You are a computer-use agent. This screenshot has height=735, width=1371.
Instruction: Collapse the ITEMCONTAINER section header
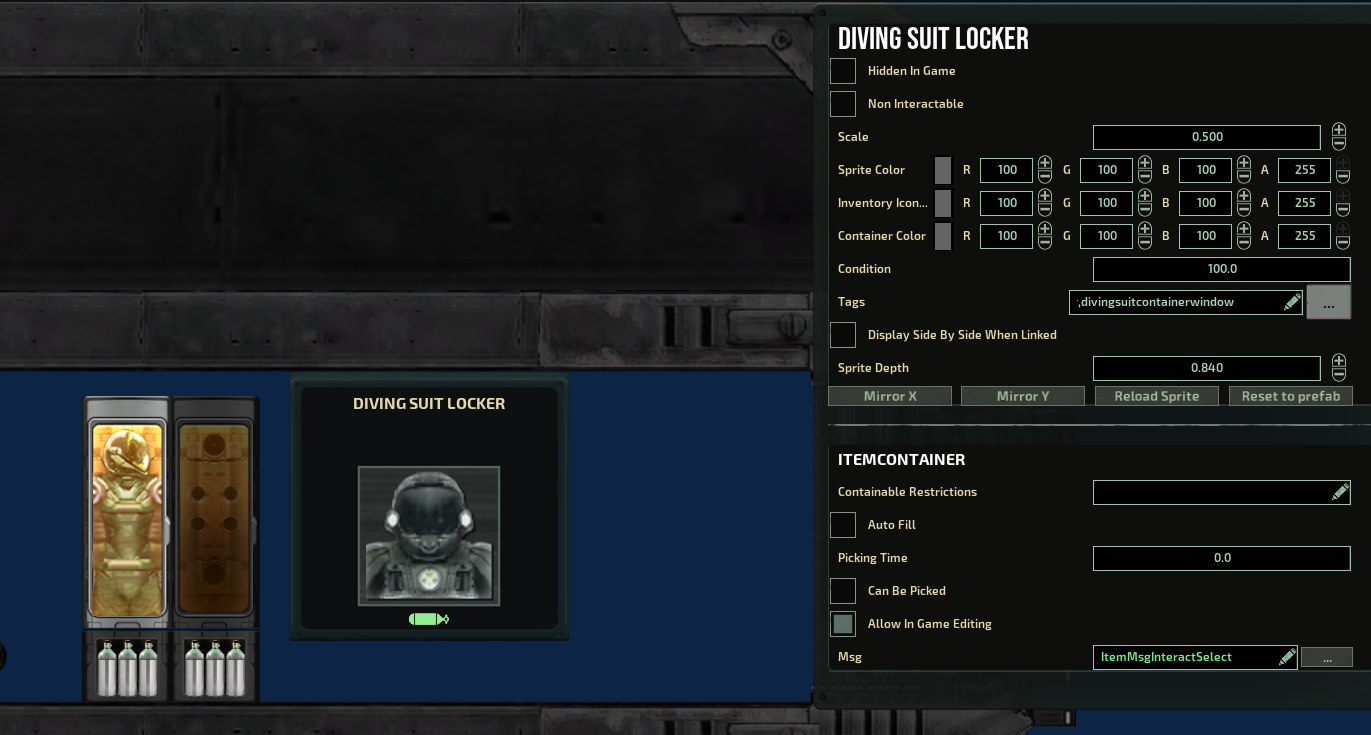click(901, 459)
